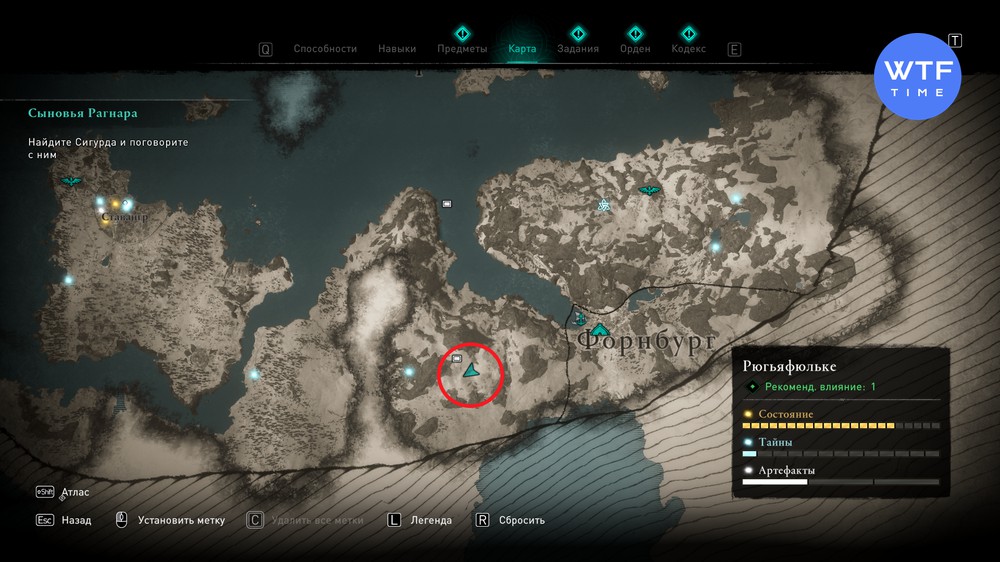Open the Навыки tab
Screen dimensions: 1000x562
point(397,49)
